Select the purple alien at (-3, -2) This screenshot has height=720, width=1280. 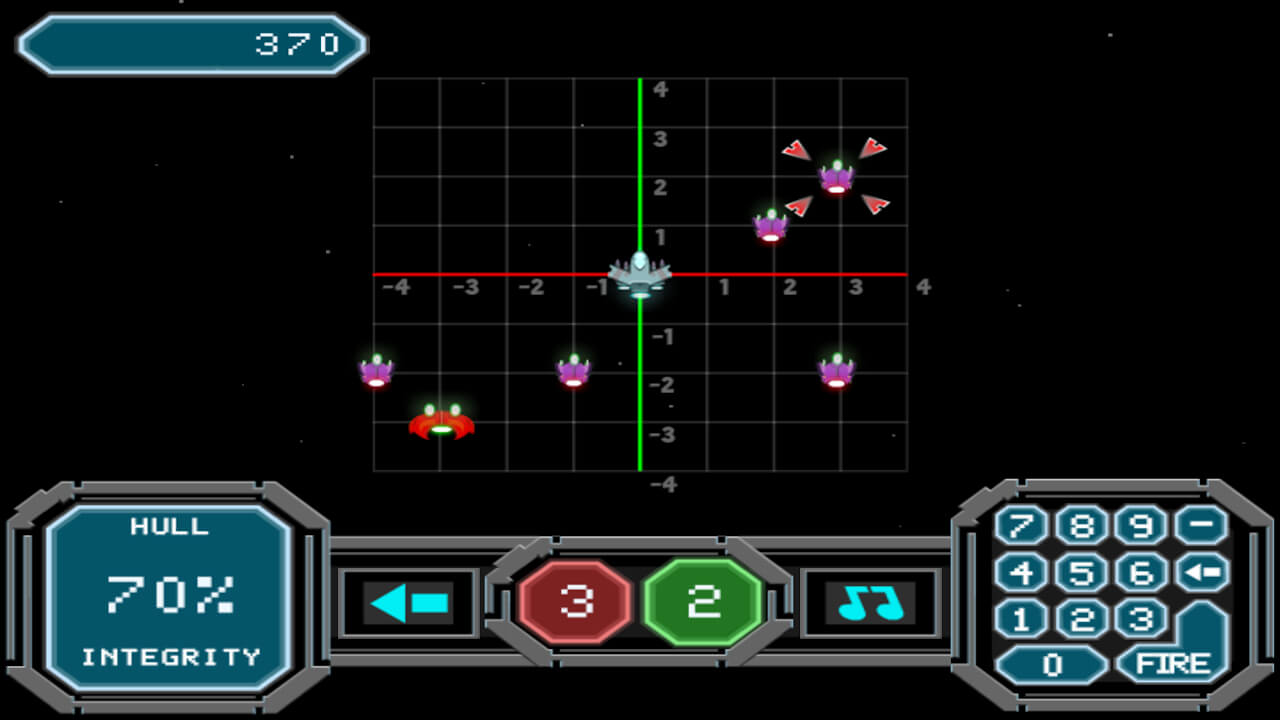pyautogui.click(x=376, y=372)
